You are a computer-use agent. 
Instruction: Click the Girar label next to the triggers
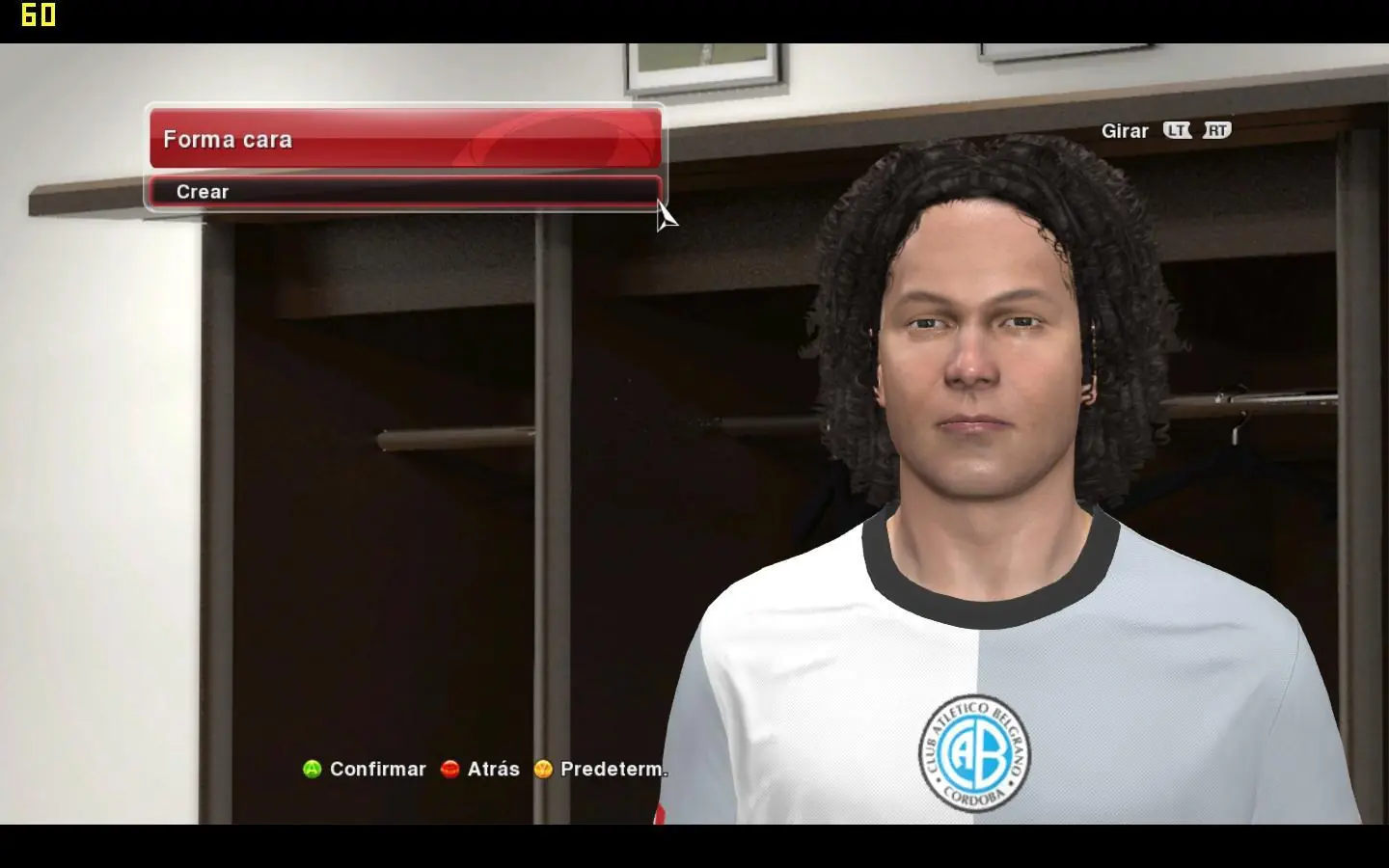(1125, 130)
